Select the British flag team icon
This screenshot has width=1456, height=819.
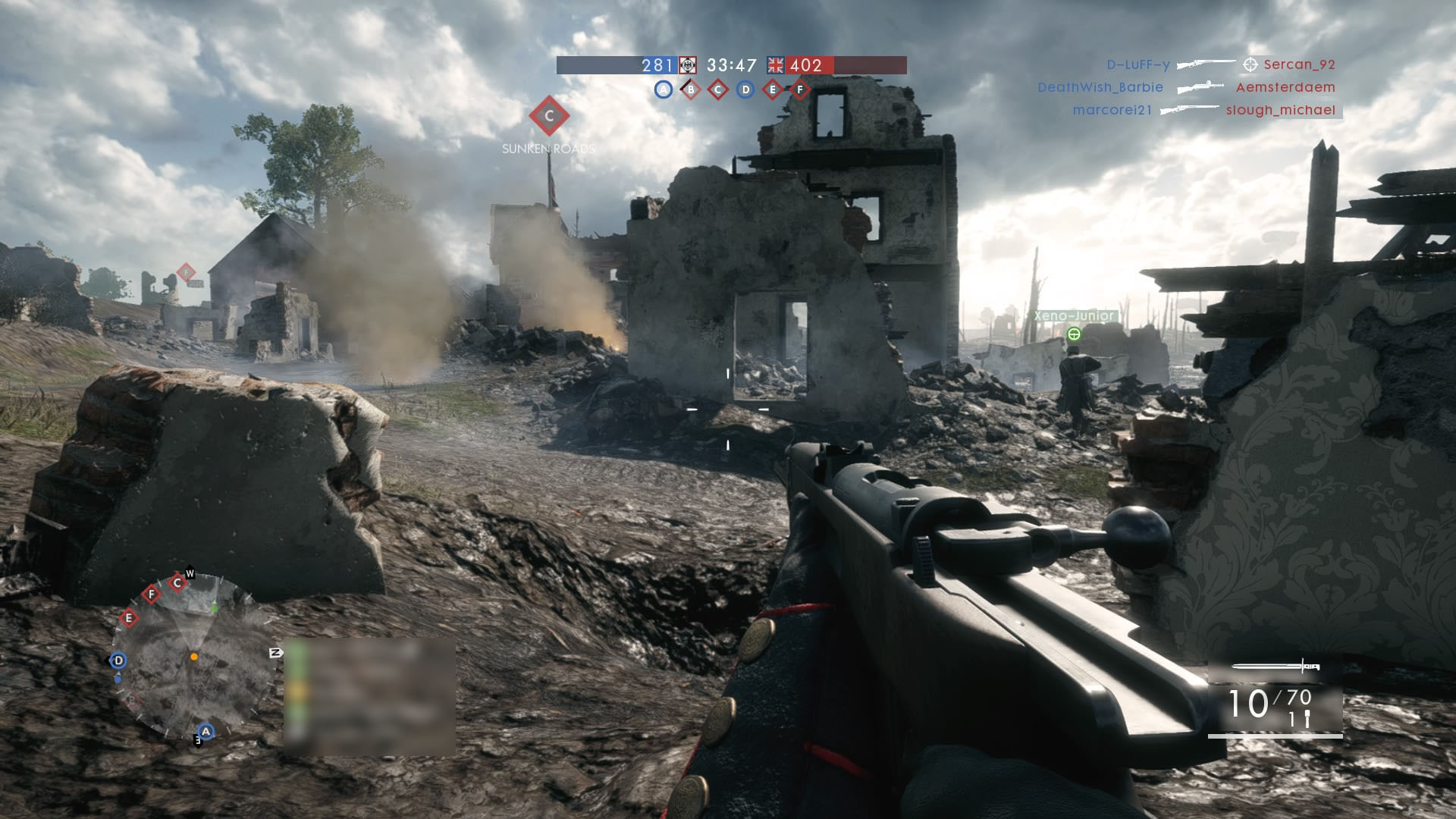pos(776,65)
